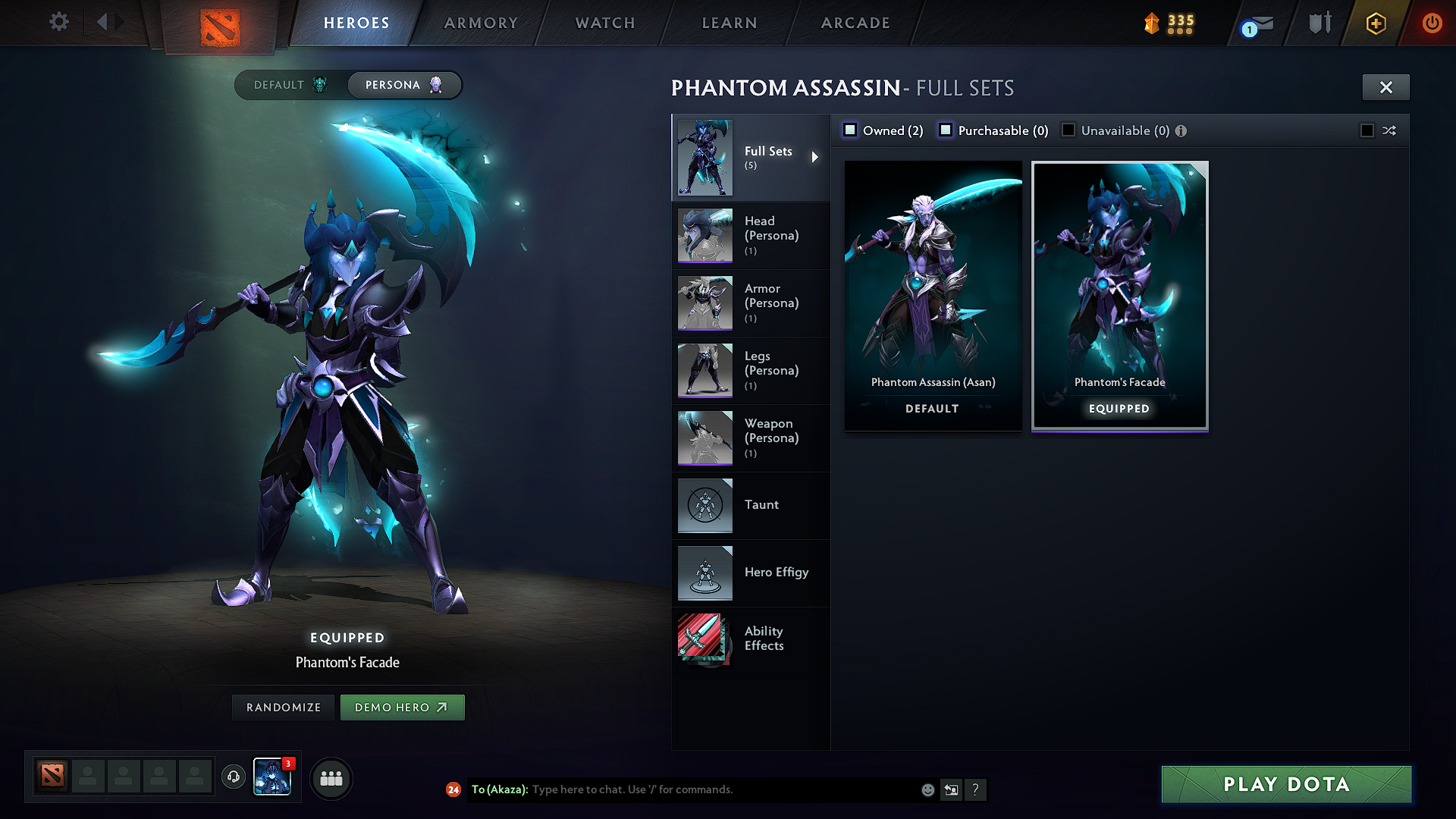This screenshot has height=819, width=1456.
Task: Open the Armory menu tab
Action: (x=480, y=23)
